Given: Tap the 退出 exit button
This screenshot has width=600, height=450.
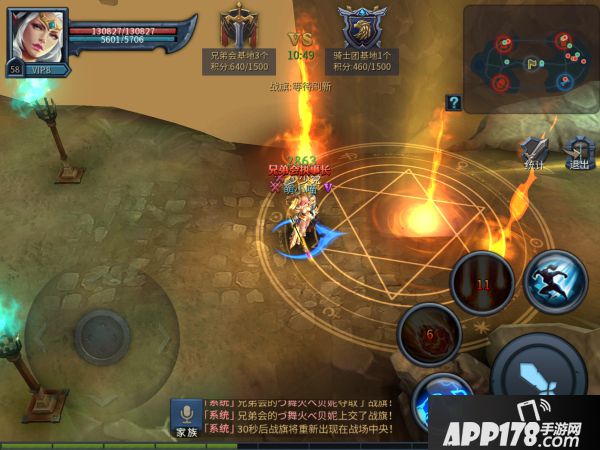Looking at the screenshot, I should pos(578,153).
